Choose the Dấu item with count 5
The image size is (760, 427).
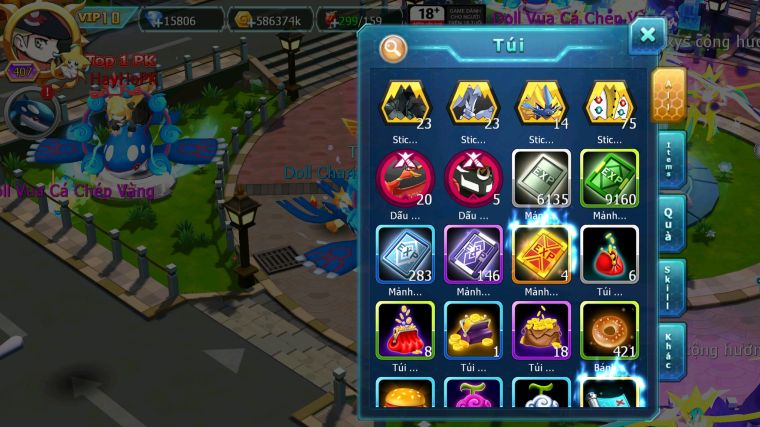click(x=473, y=178)
